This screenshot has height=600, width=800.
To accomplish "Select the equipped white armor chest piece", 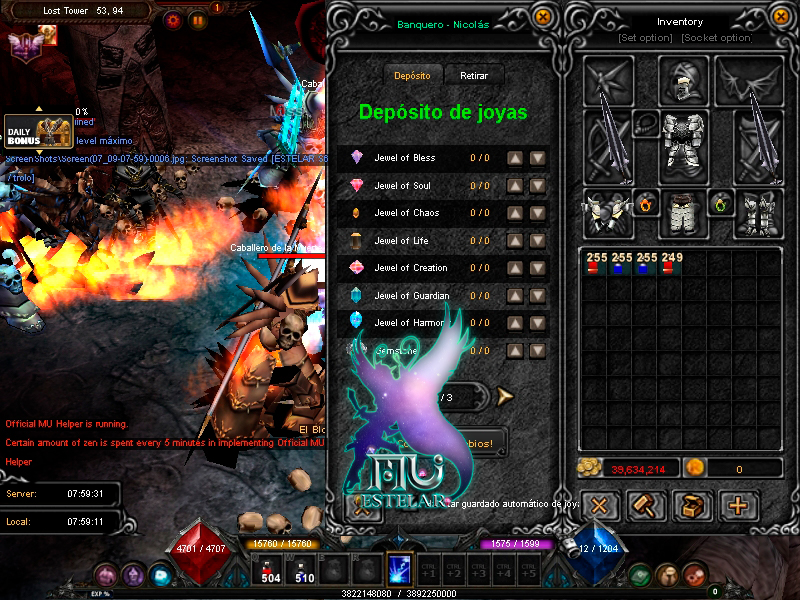I will [x=683, y=144].
